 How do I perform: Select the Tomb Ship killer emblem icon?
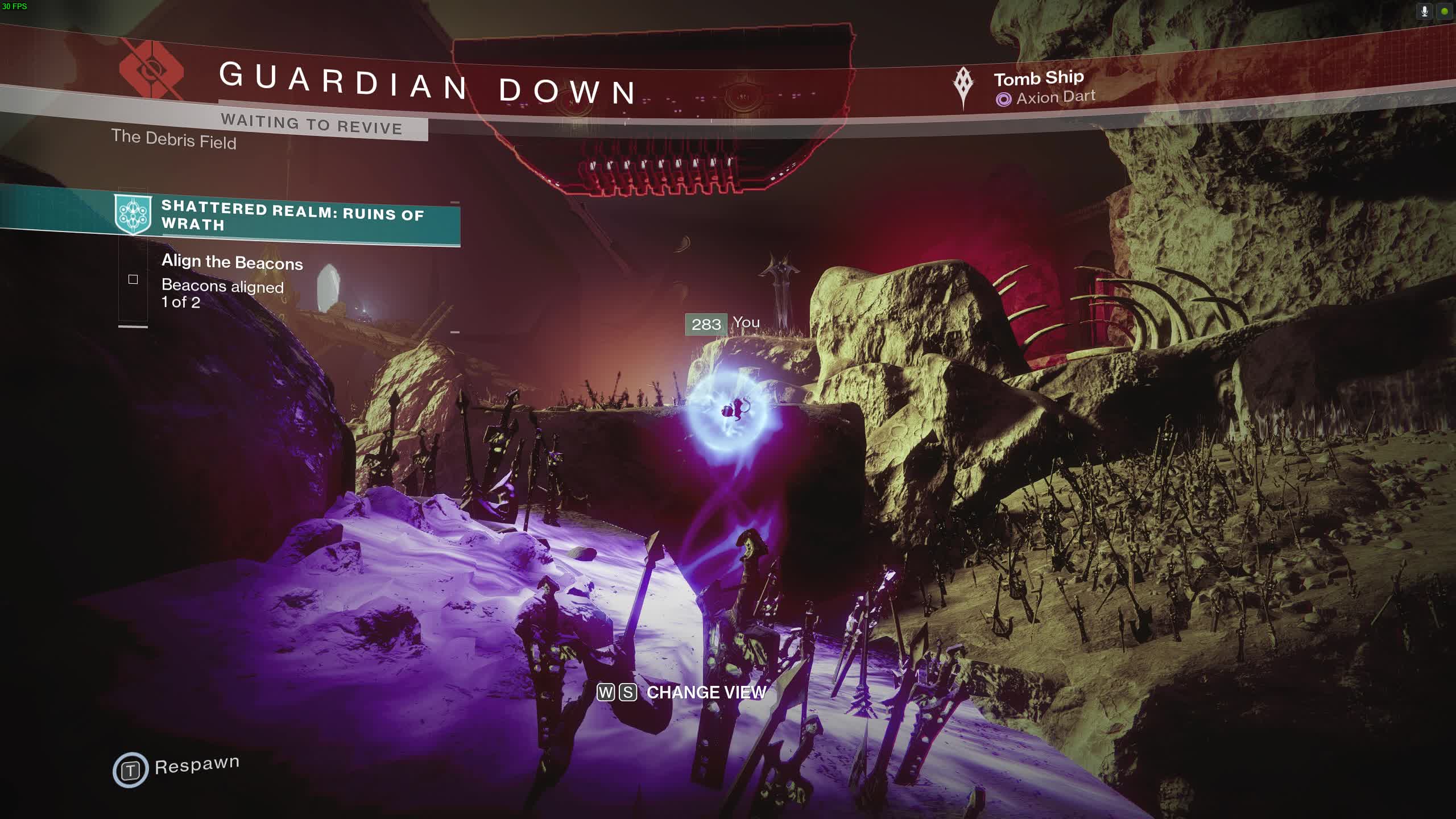(x=963, y=87)
